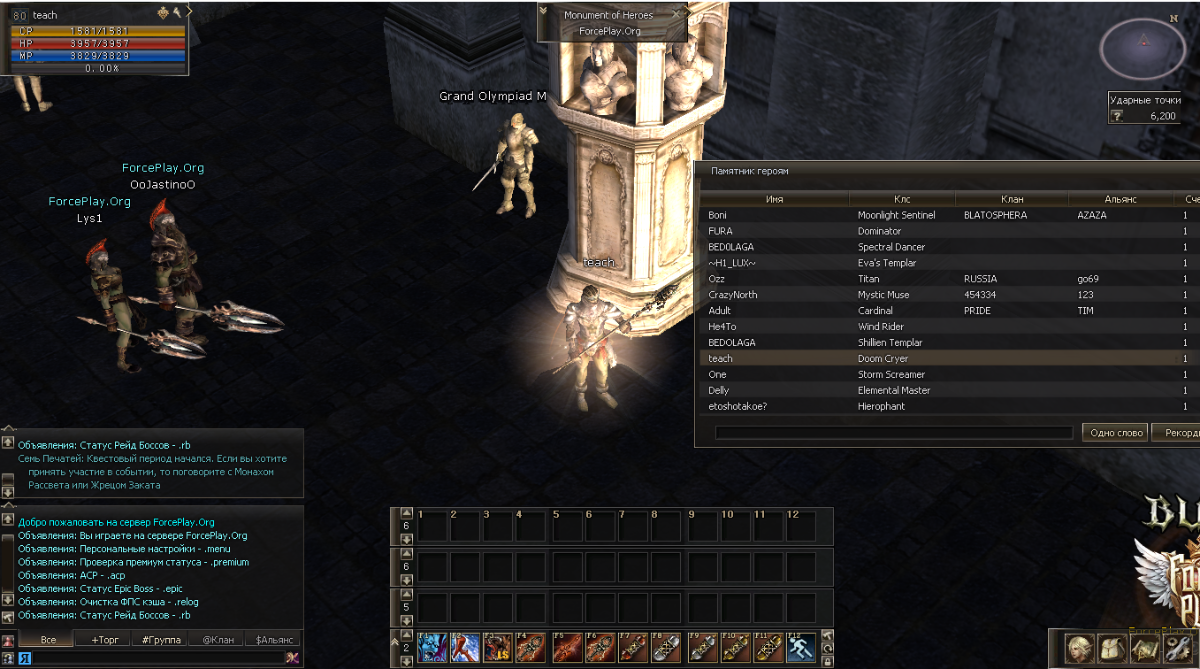Activate the F1 blue demon skill
Image resolution: width=1200 pixels, height=669 pixels.
coord(431,647)
